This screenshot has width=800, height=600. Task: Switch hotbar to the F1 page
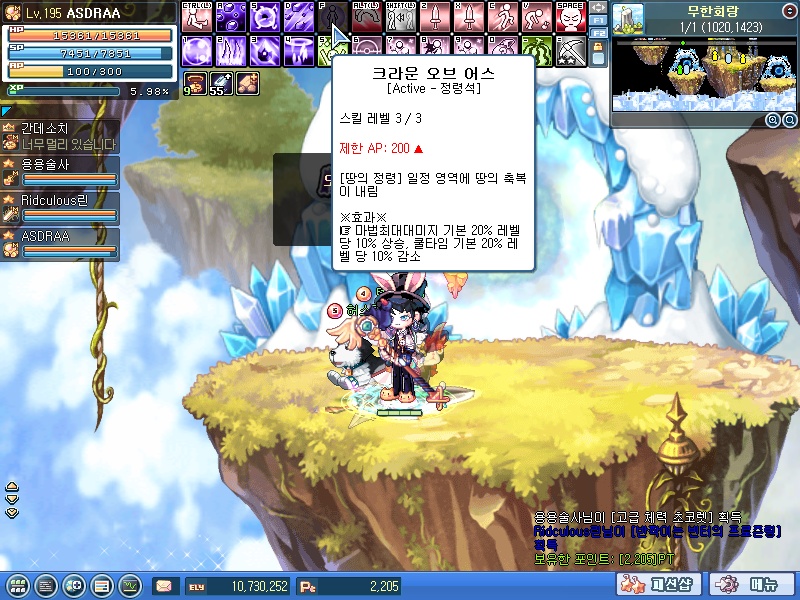[x=598, y=20]
